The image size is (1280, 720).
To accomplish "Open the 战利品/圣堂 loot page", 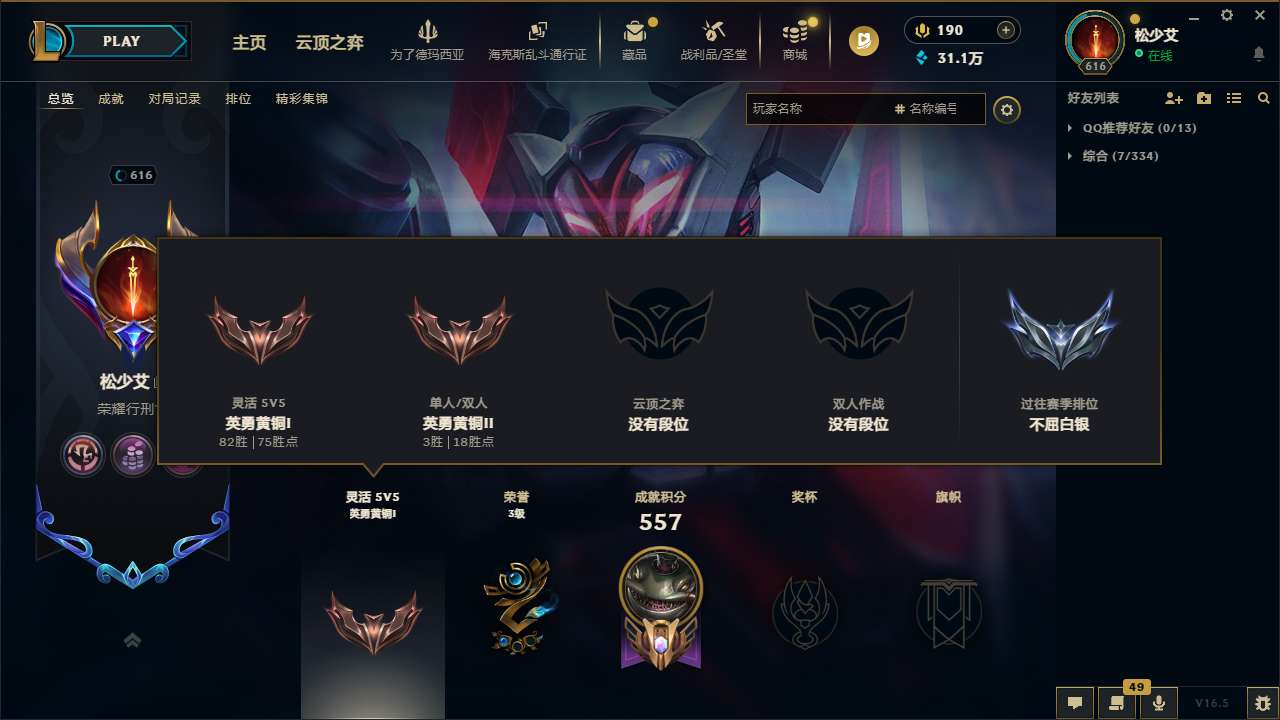I will pyautogui.click(x=713, y=40).
